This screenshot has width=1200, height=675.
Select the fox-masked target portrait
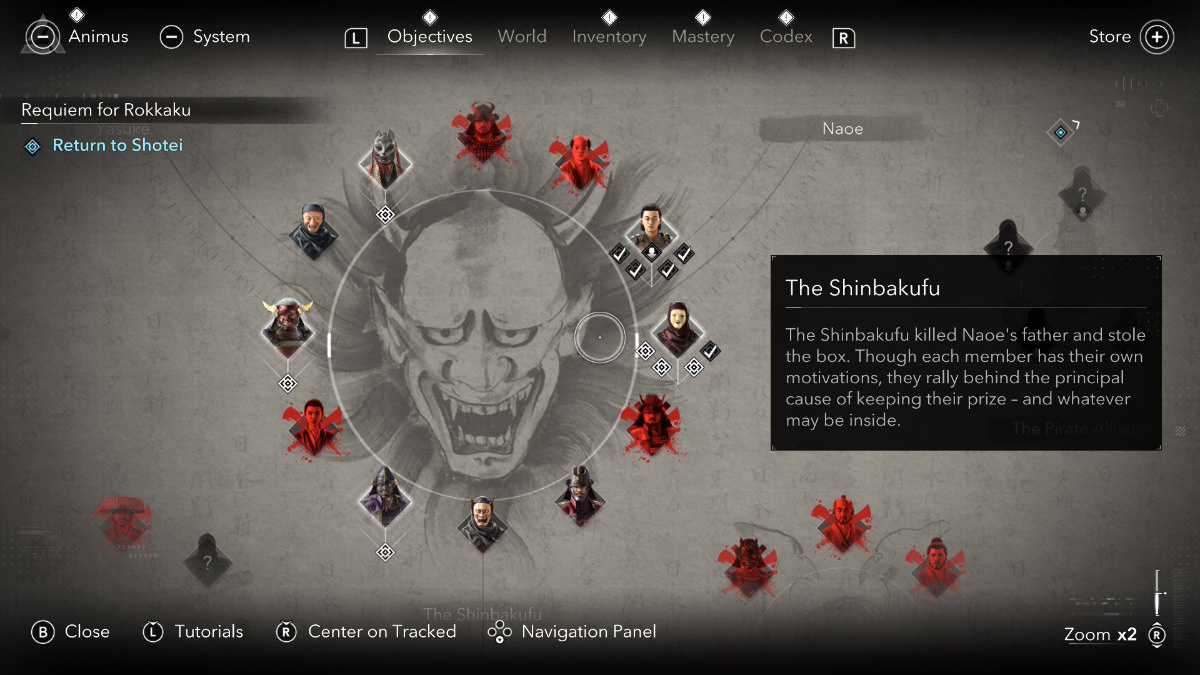(x=385, y=160)
